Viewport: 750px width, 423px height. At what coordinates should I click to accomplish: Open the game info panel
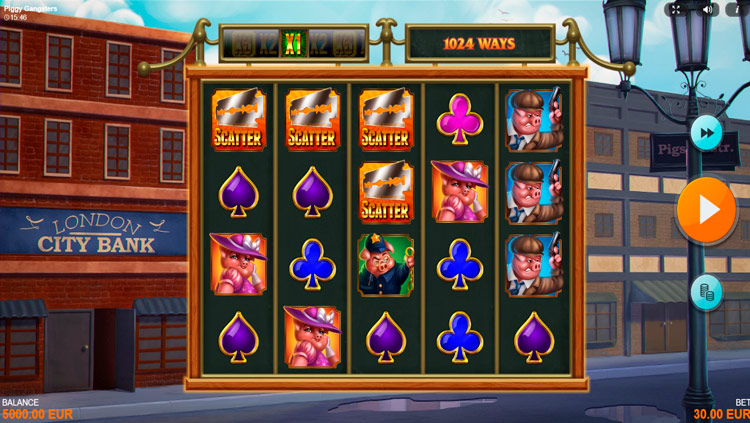coord(738,9)
